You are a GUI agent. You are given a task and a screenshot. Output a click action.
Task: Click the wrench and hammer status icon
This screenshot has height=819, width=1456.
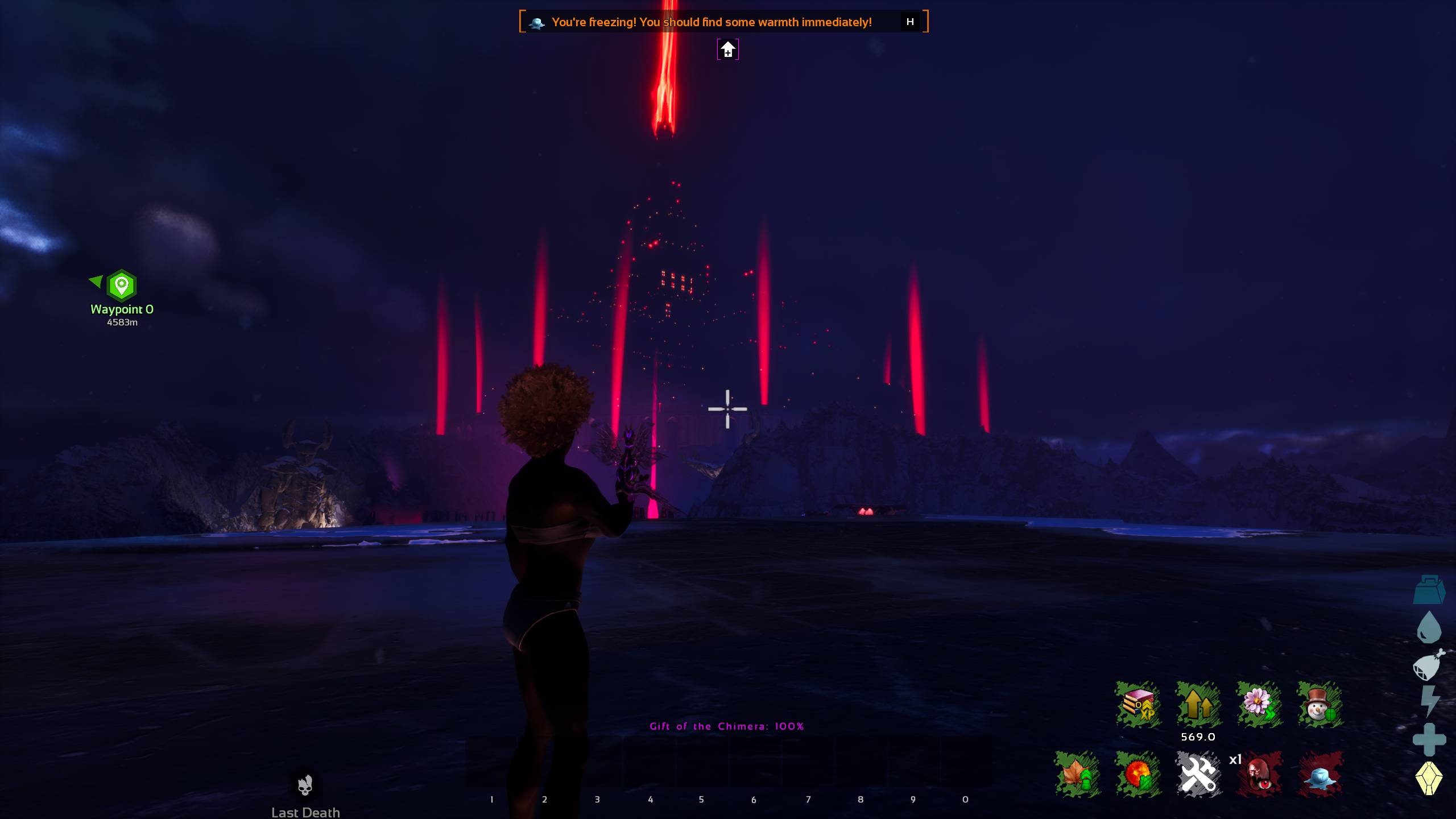[x=1198, y=774]
